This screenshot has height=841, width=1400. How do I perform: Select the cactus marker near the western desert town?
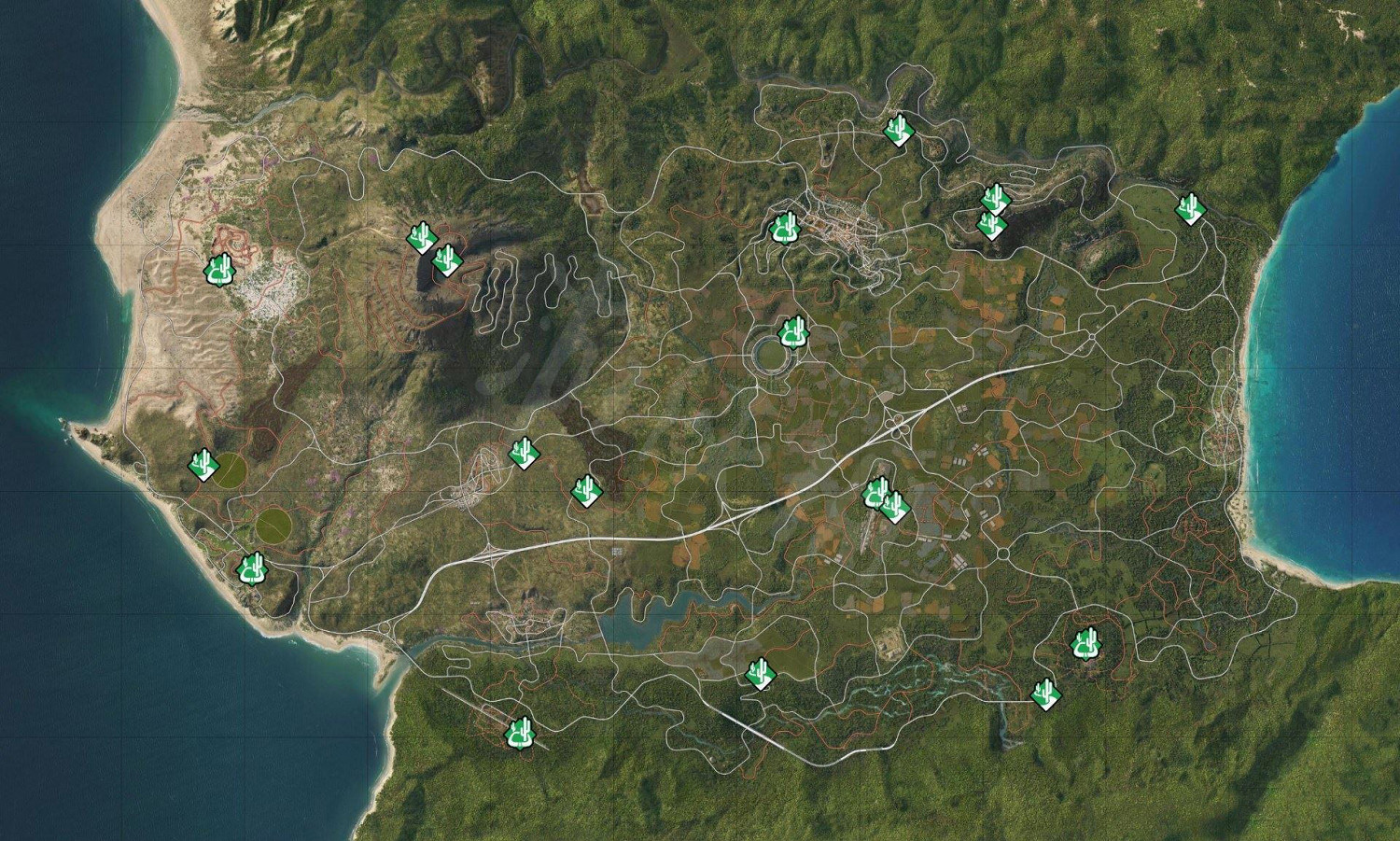point(220,271)
